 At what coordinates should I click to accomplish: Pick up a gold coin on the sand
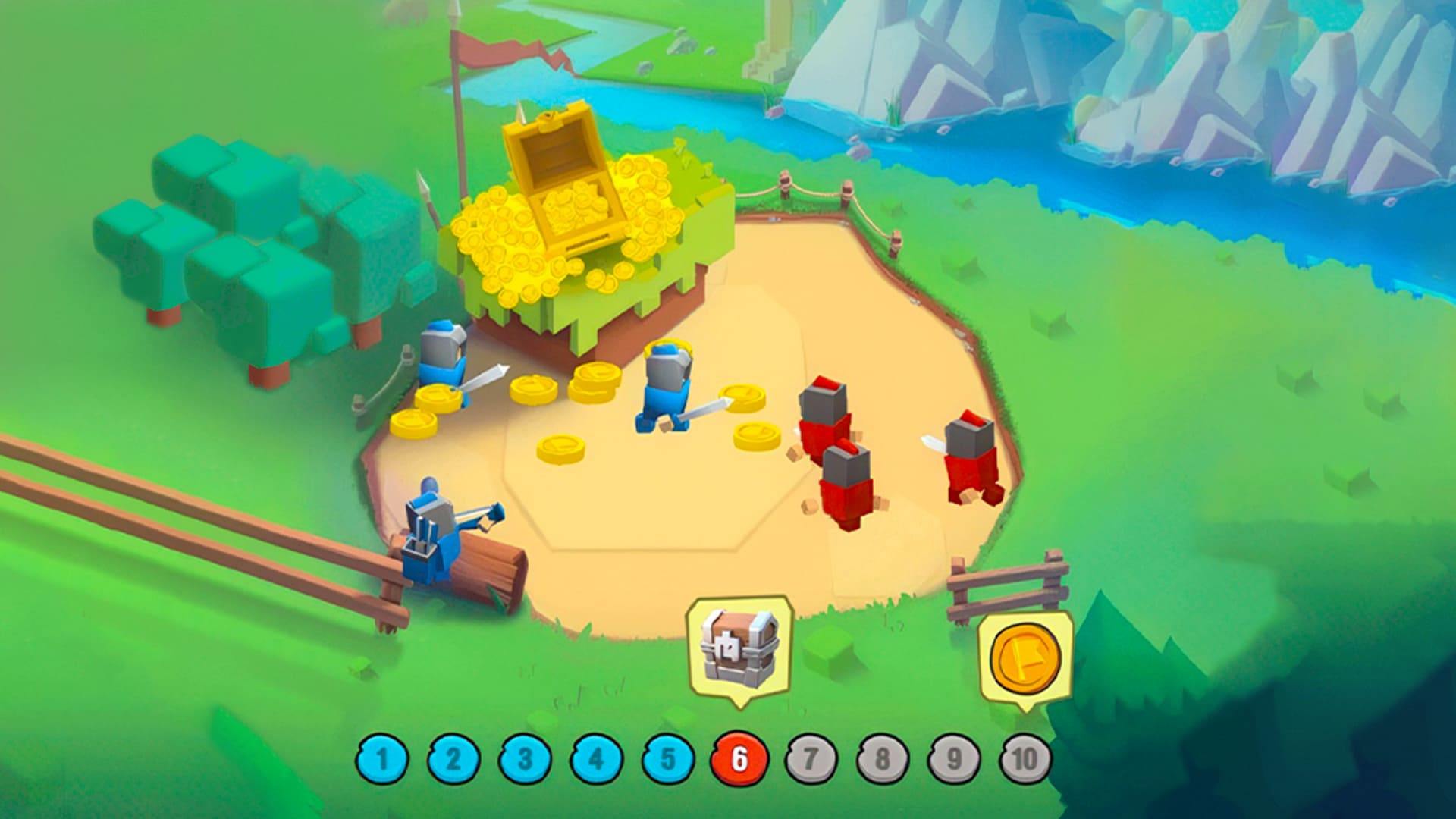coord(561,447)
